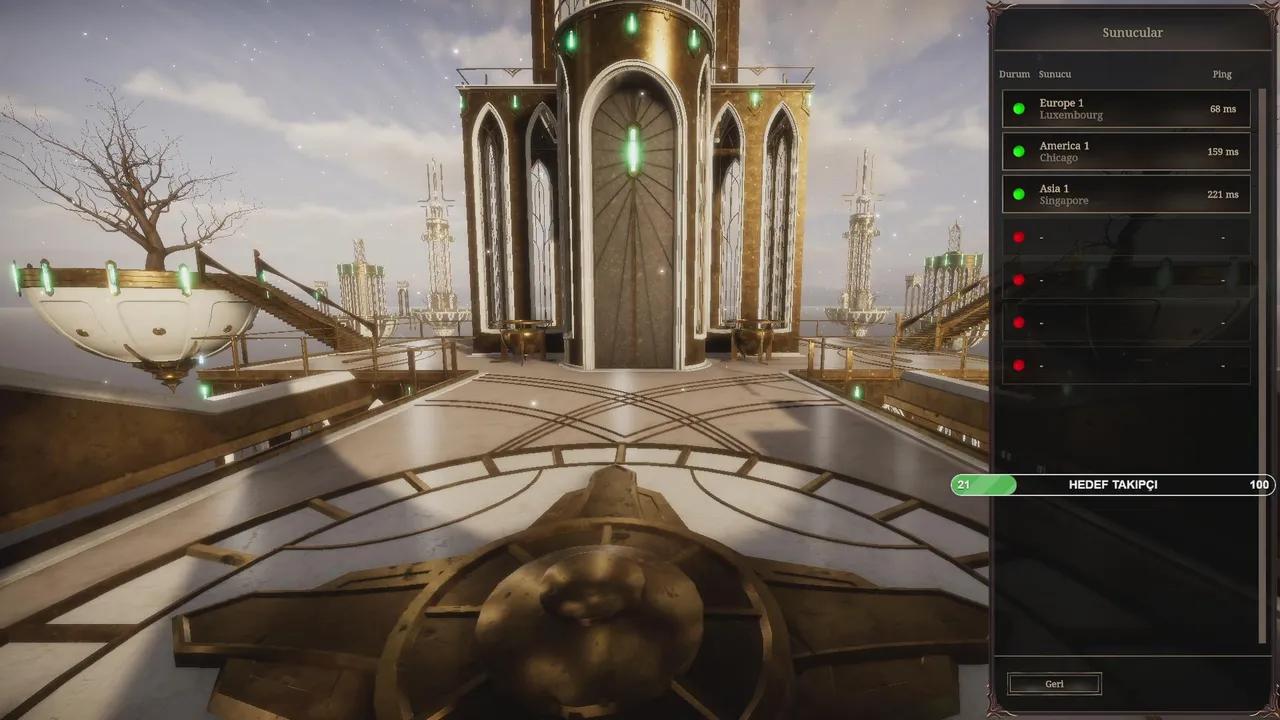Click the green status light for Asia 1
1280x720 pixels.
click(x=1019, y=193)
